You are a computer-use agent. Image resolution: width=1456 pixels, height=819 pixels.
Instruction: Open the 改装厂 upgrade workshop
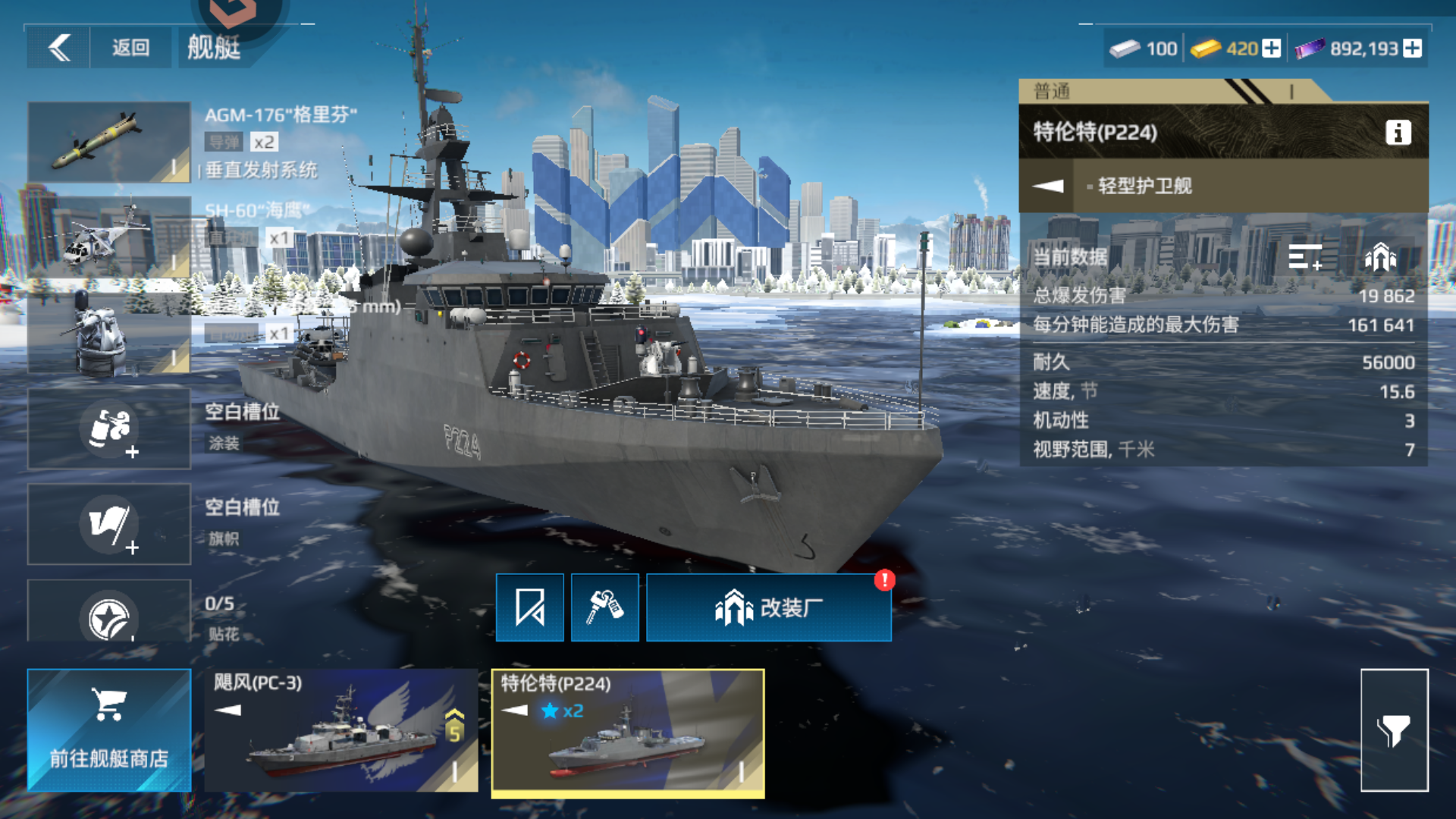pos(768,607)
